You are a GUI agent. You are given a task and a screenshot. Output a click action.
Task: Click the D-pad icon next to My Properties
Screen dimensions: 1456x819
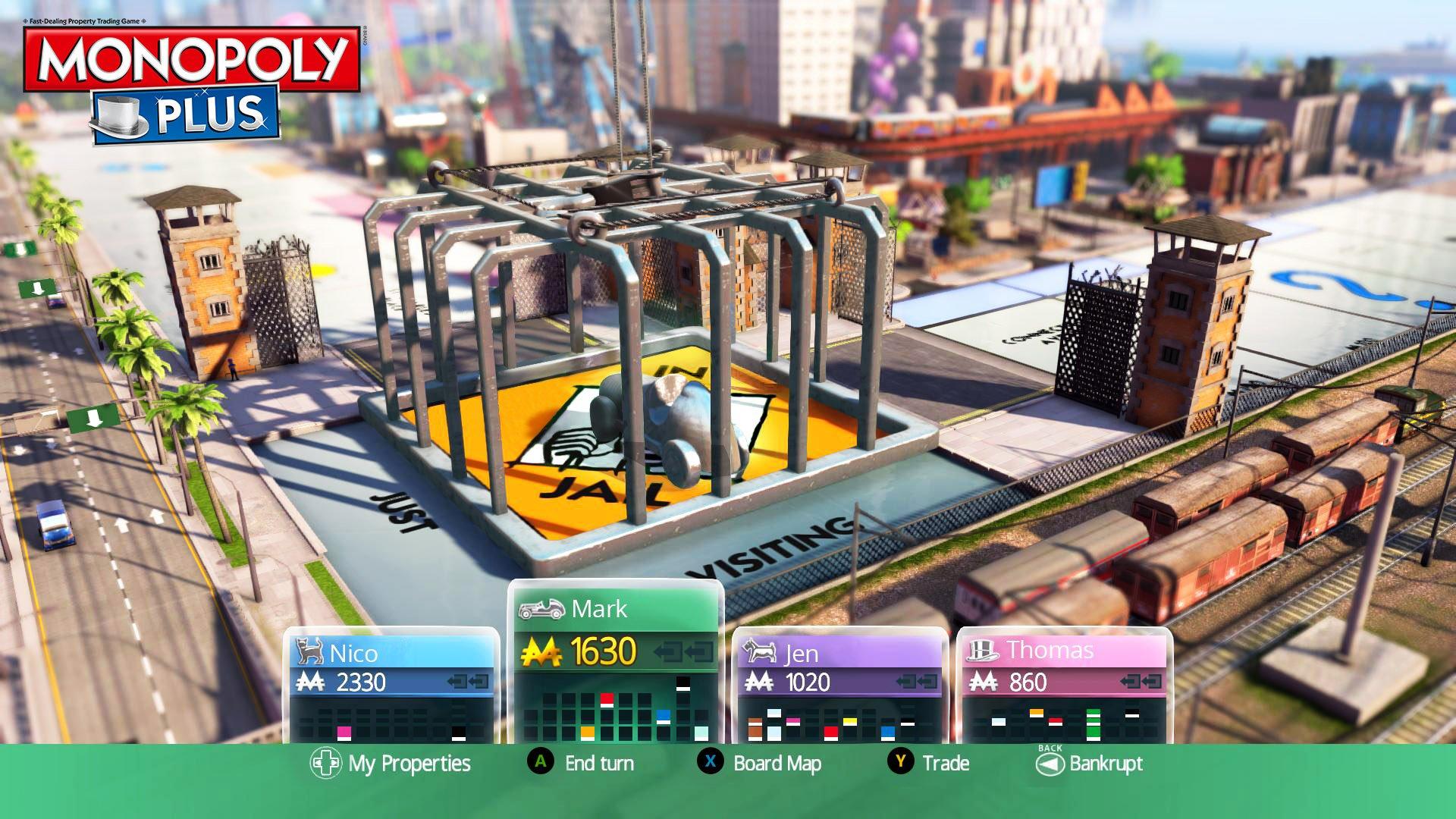(x=326, y=764)
